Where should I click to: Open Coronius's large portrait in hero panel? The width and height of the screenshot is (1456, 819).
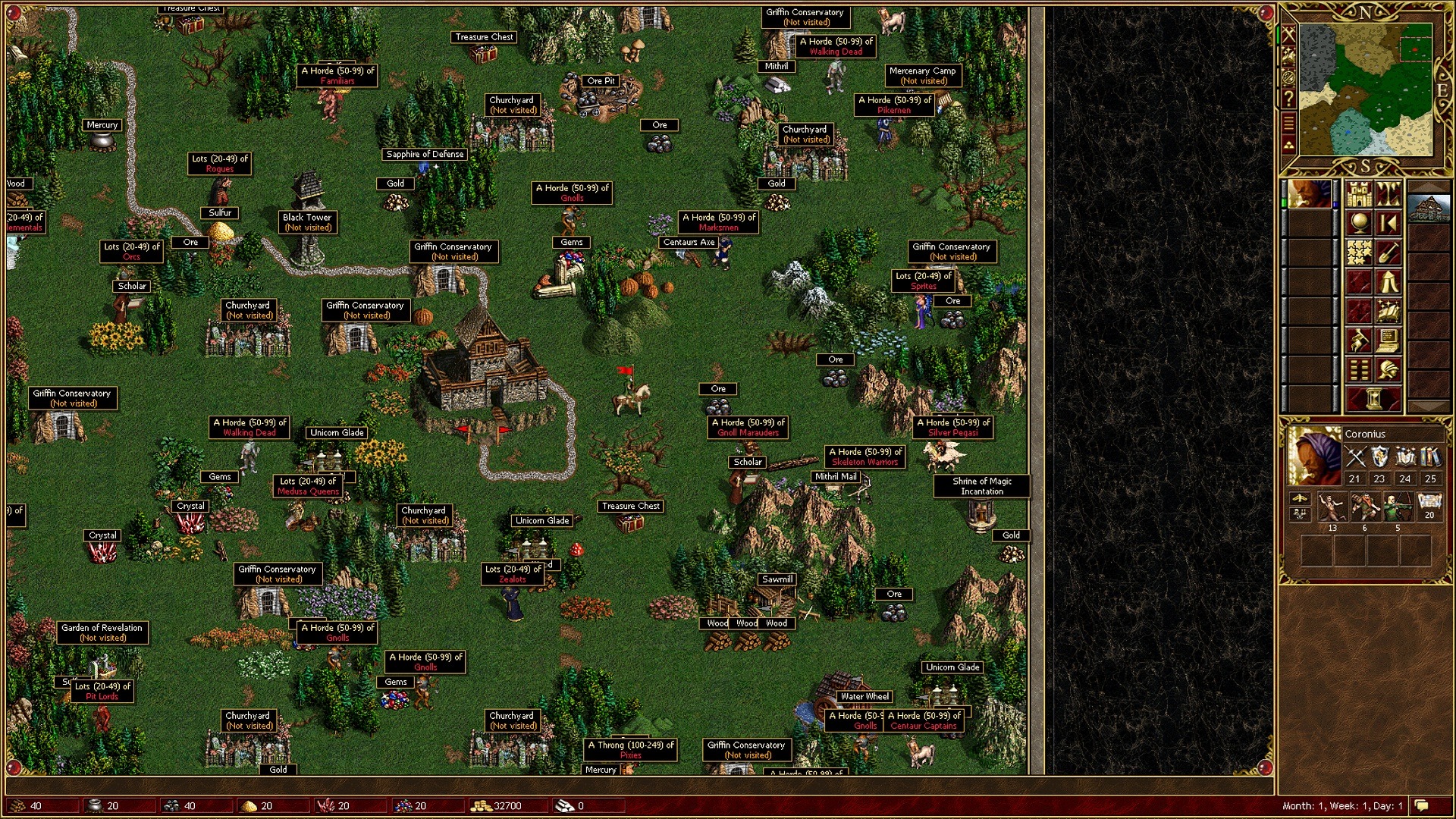click(x=1314, y=456)
